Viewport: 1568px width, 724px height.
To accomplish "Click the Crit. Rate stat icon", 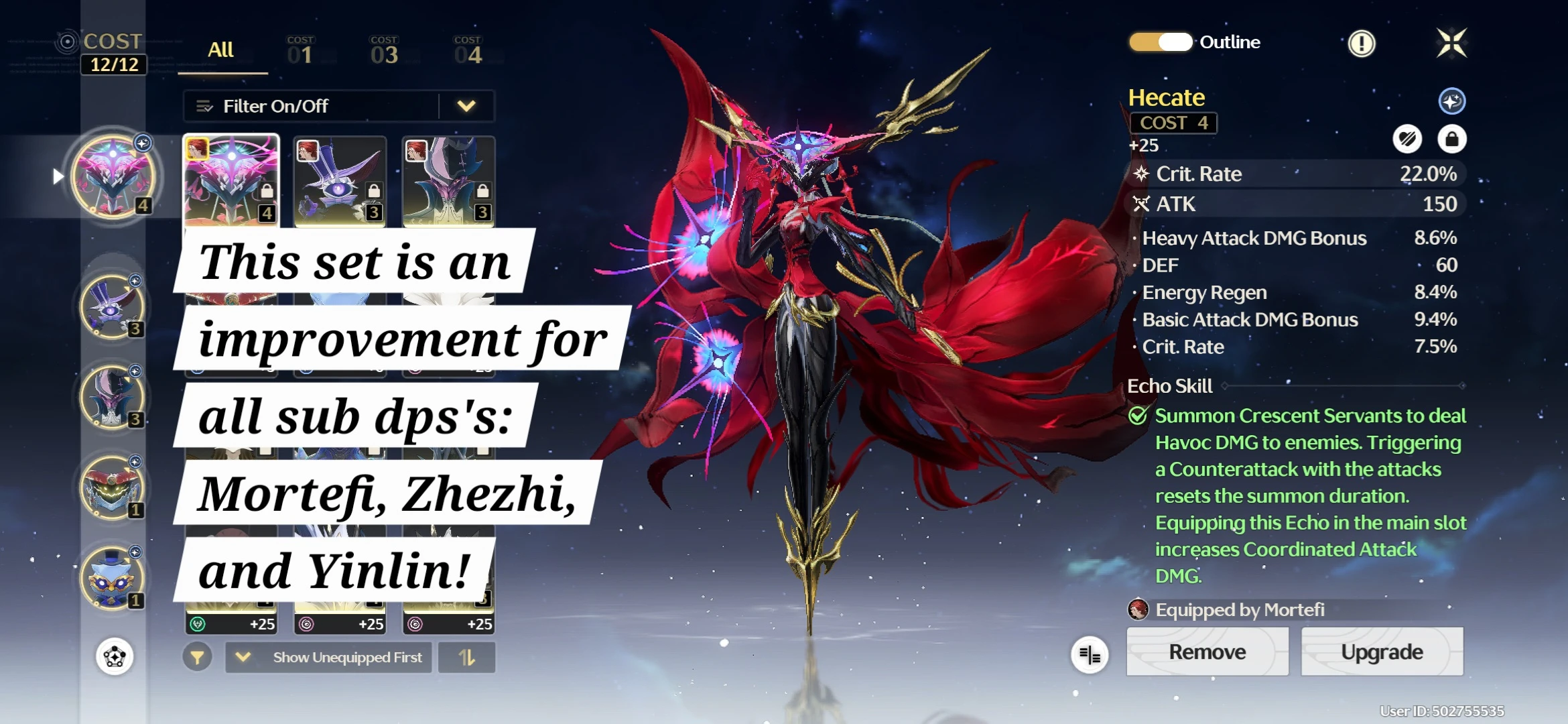I will [1141, 174].
